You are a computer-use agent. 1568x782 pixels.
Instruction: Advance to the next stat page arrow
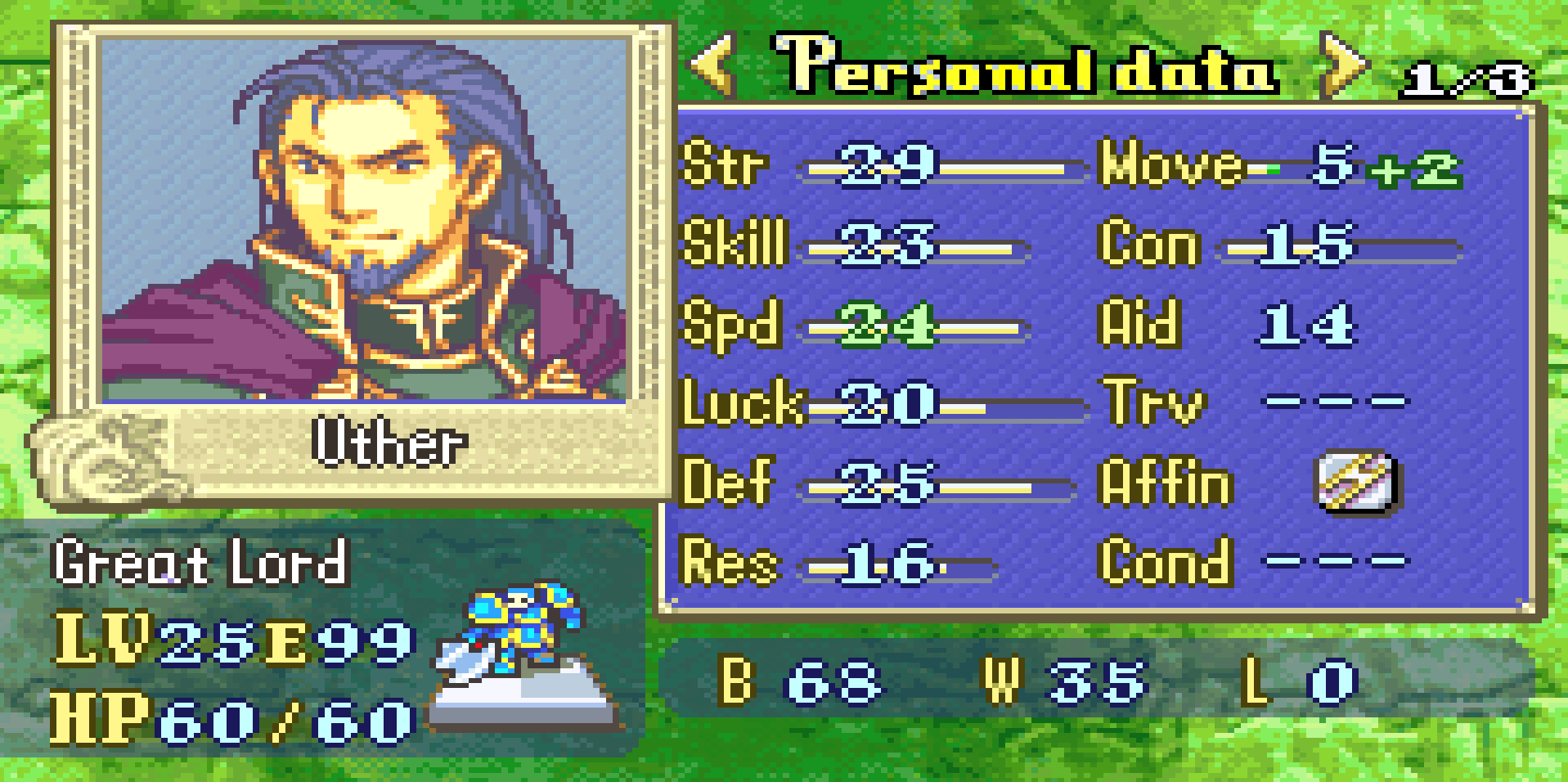tap(1342, 64)
